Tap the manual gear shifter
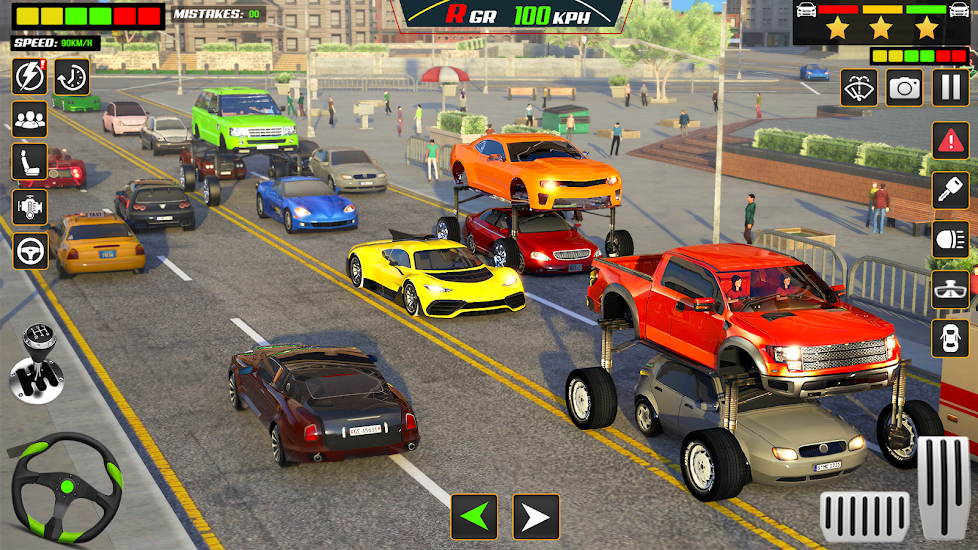Viewport: 978px width, 550px height. tap(36, 363)
